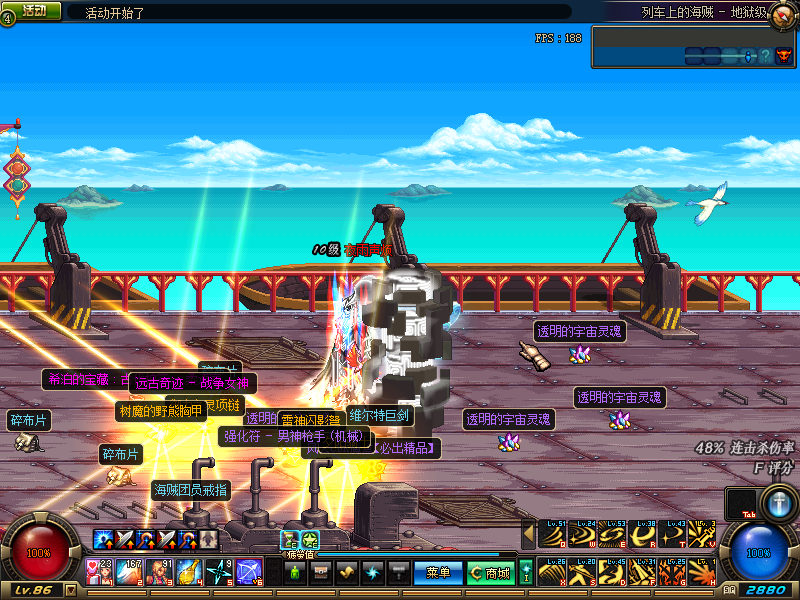Click the dropdown arrow beside Lv.86
This screenshot has height=600, width=800.
pos(71,591)
